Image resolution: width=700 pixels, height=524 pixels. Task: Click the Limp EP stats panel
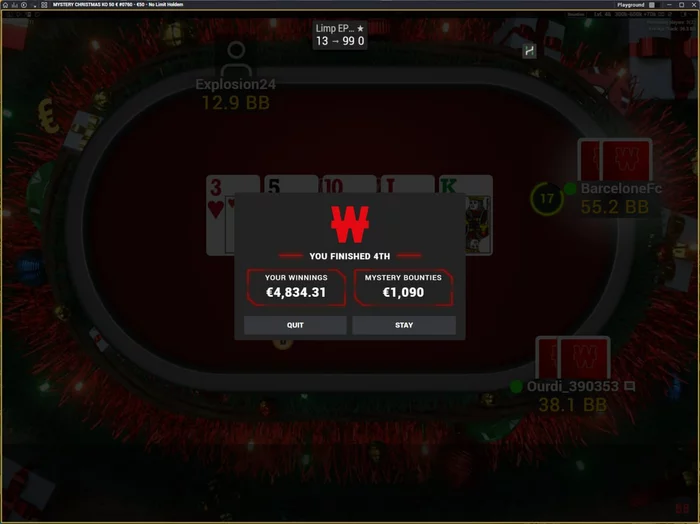340,35
